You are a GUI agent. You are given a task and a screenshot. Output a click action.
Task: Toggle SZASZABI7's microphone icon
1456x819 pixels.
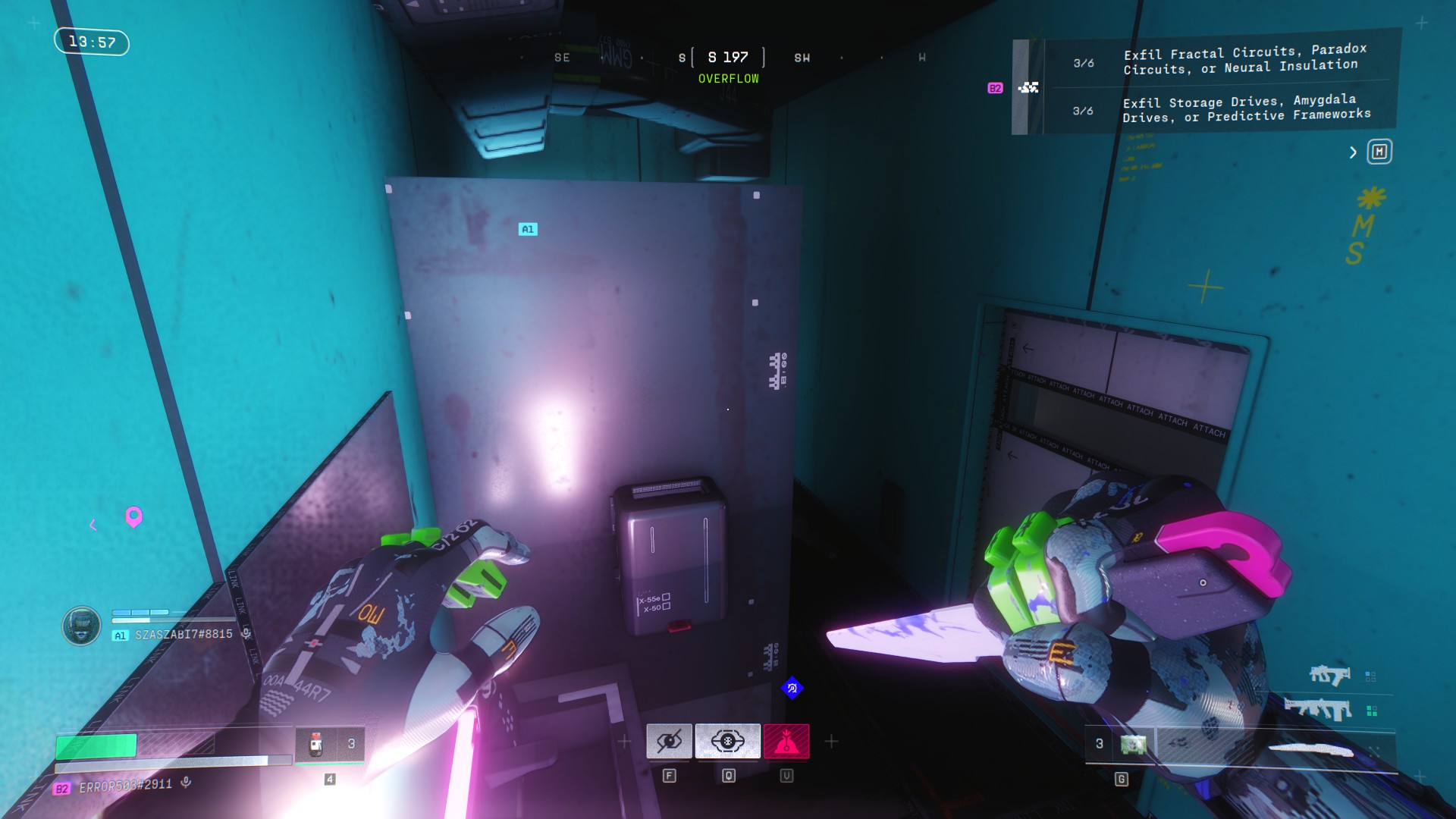(246, 633)
